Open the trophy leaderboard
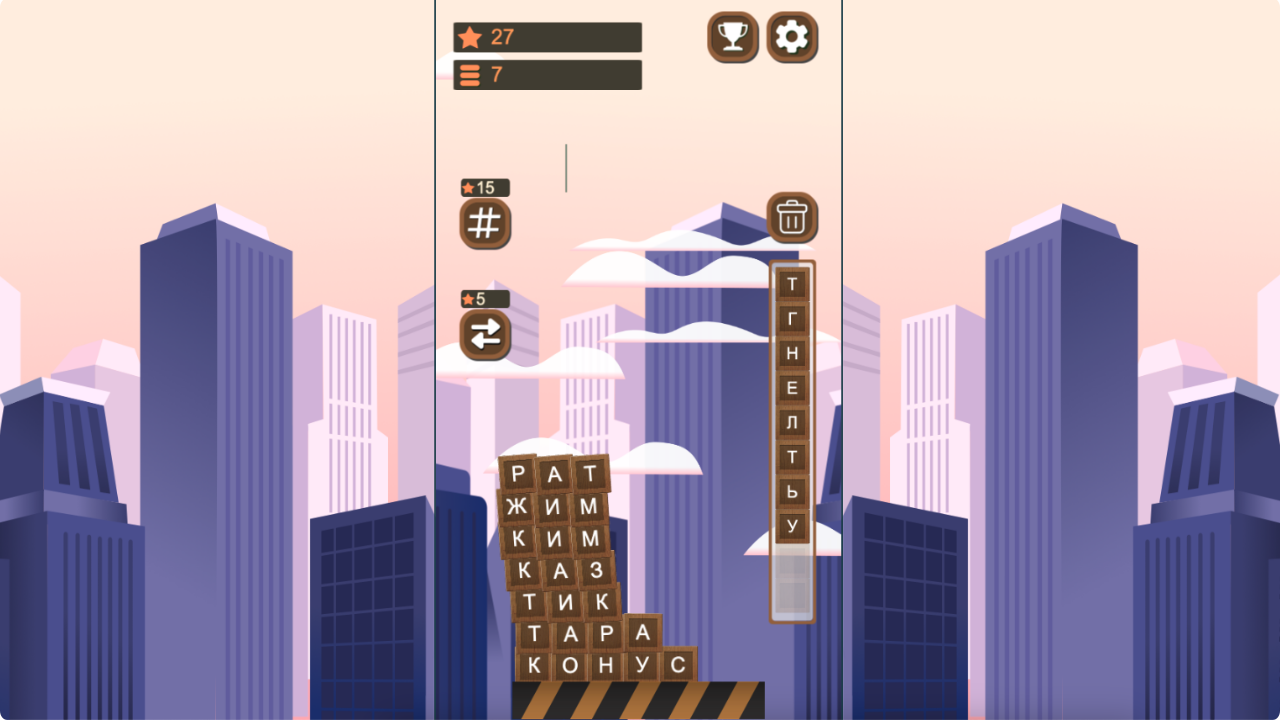Screen dimensions: 1280x720 pyautogui.click(x=732, y=37)
